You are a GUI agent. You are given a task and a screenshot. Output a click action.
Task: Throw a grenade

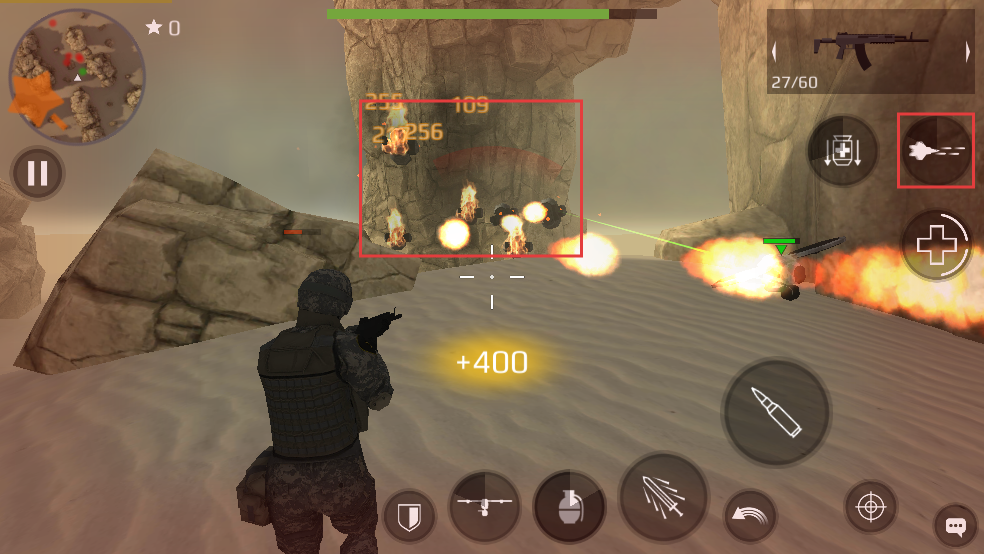569,506
